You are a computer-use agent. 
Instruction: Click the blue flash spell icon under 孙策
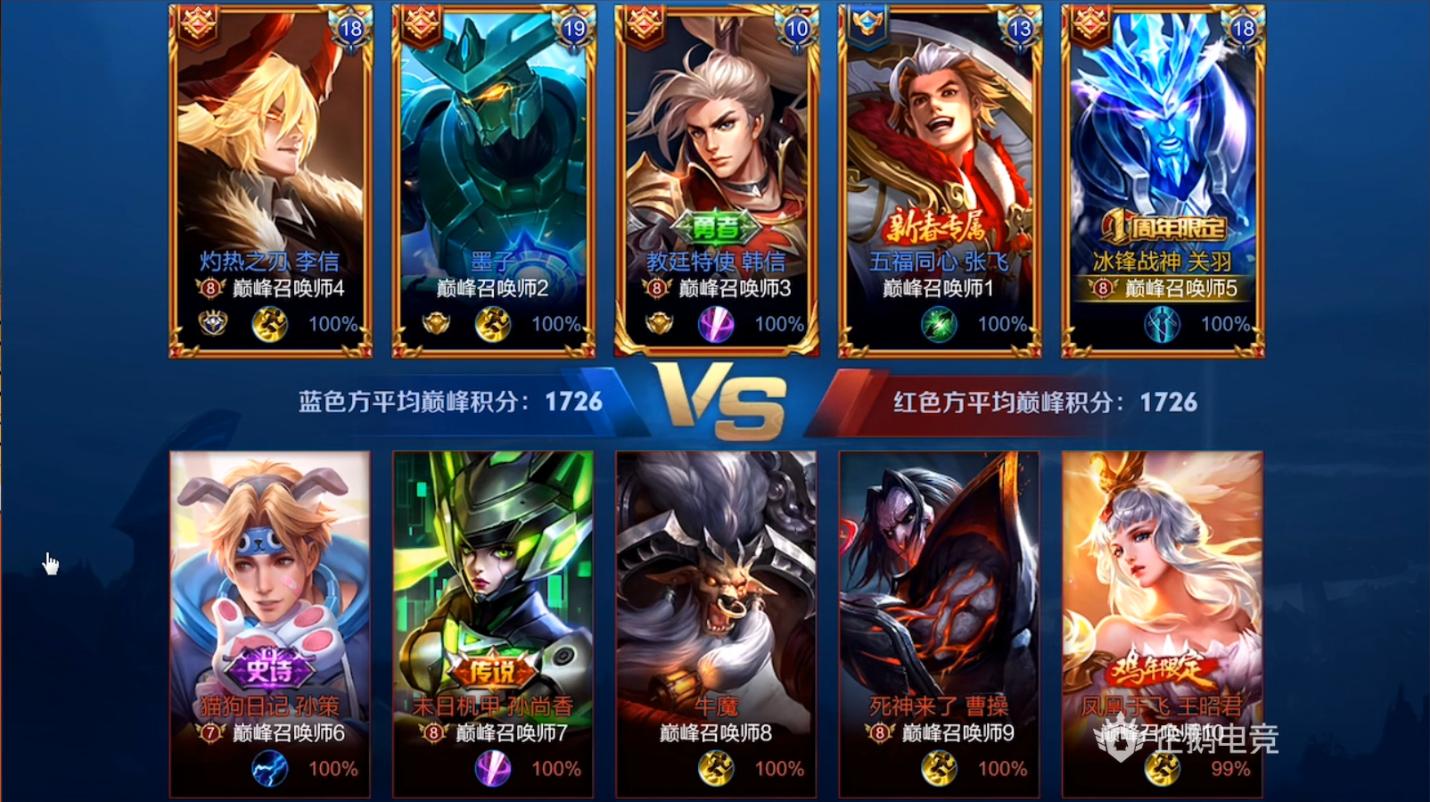(x=266, y=769)
